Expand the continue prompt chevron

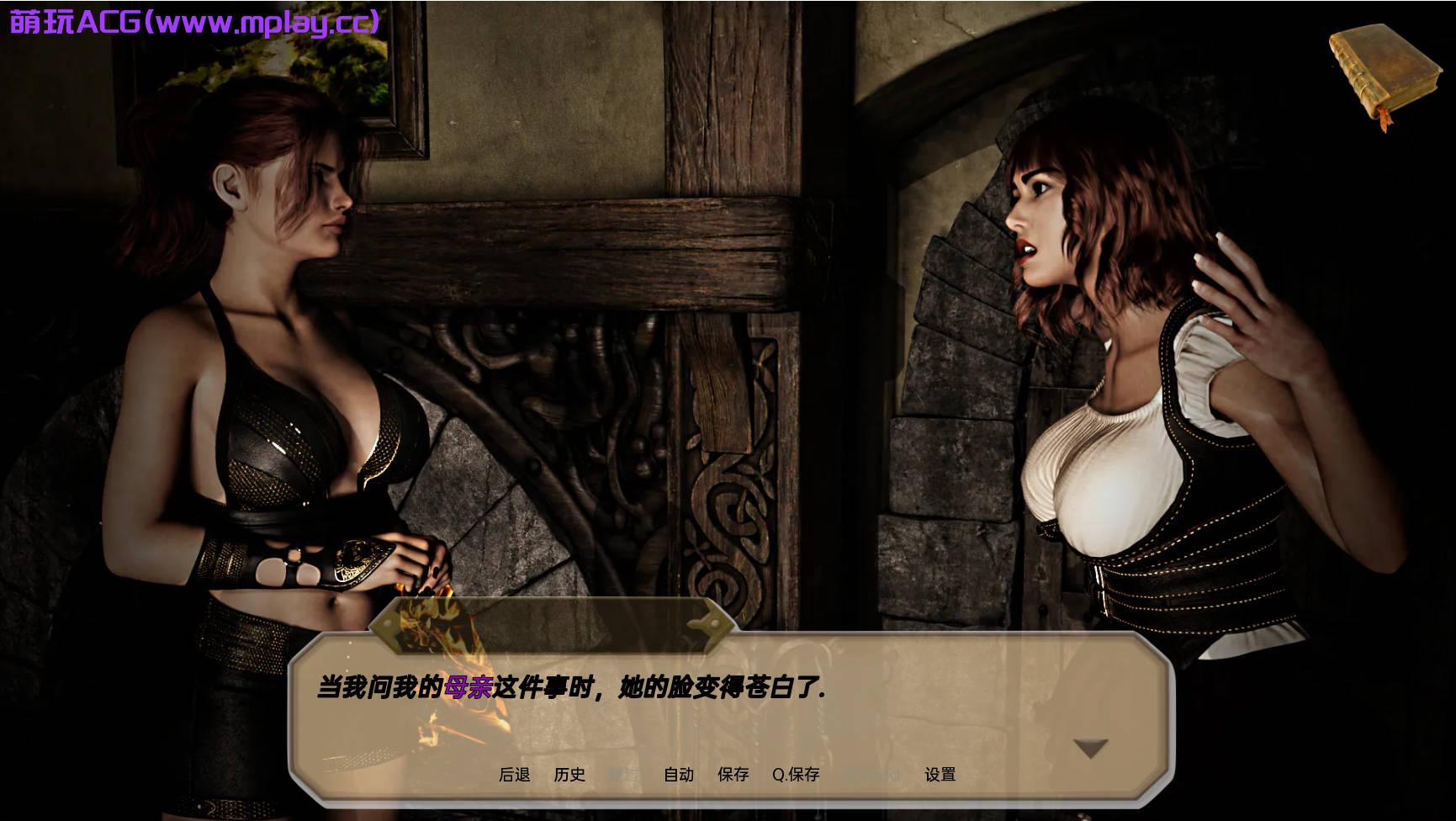[1089, 745]
